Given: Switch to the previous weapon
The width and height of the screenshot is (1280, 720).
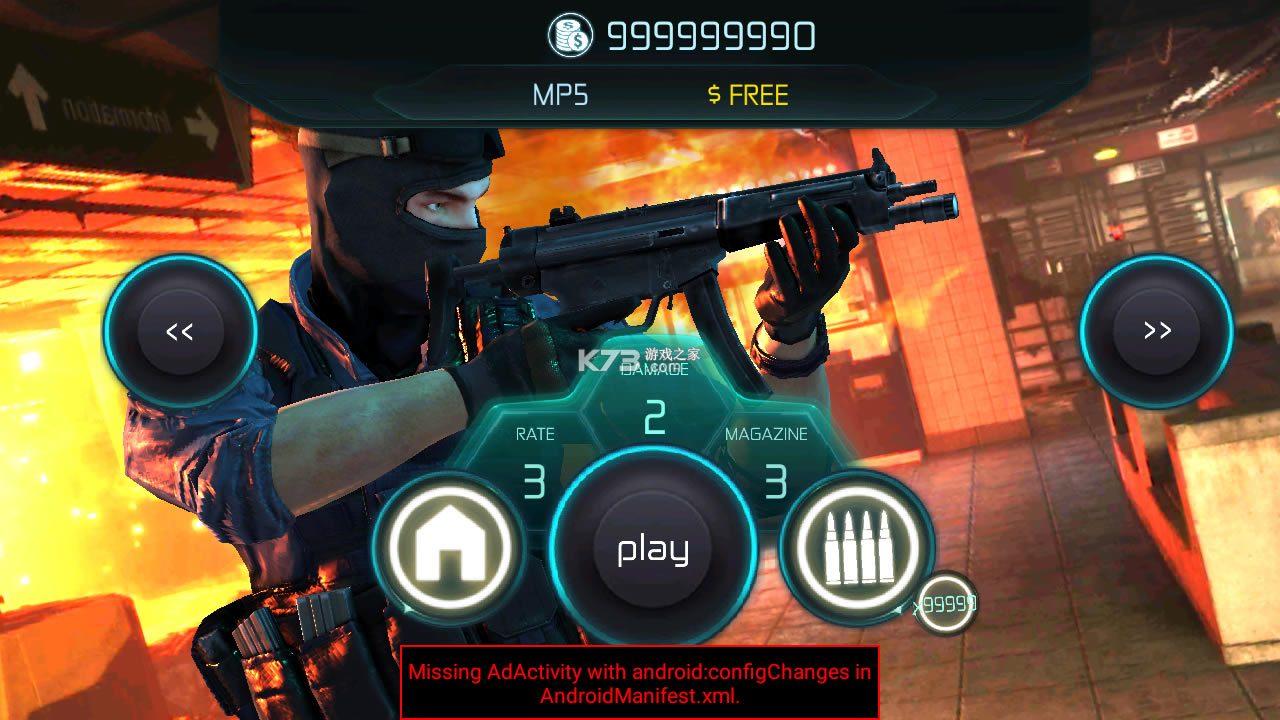Looking at the screenshot, I should 180,331.
